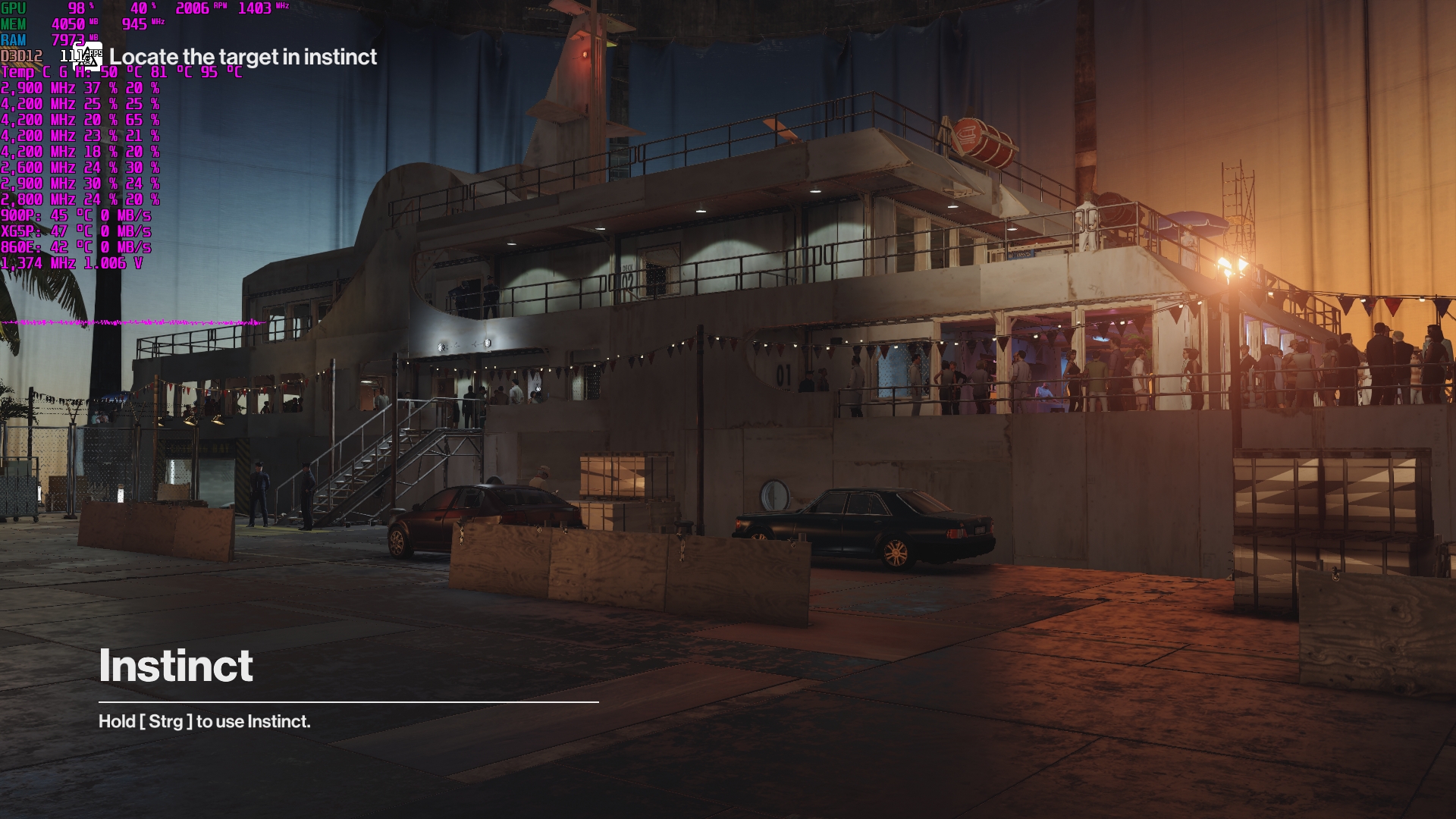Select the 900P drive temperature readout
Viewport: 1456px width, 819px height.
click(76, 216)
